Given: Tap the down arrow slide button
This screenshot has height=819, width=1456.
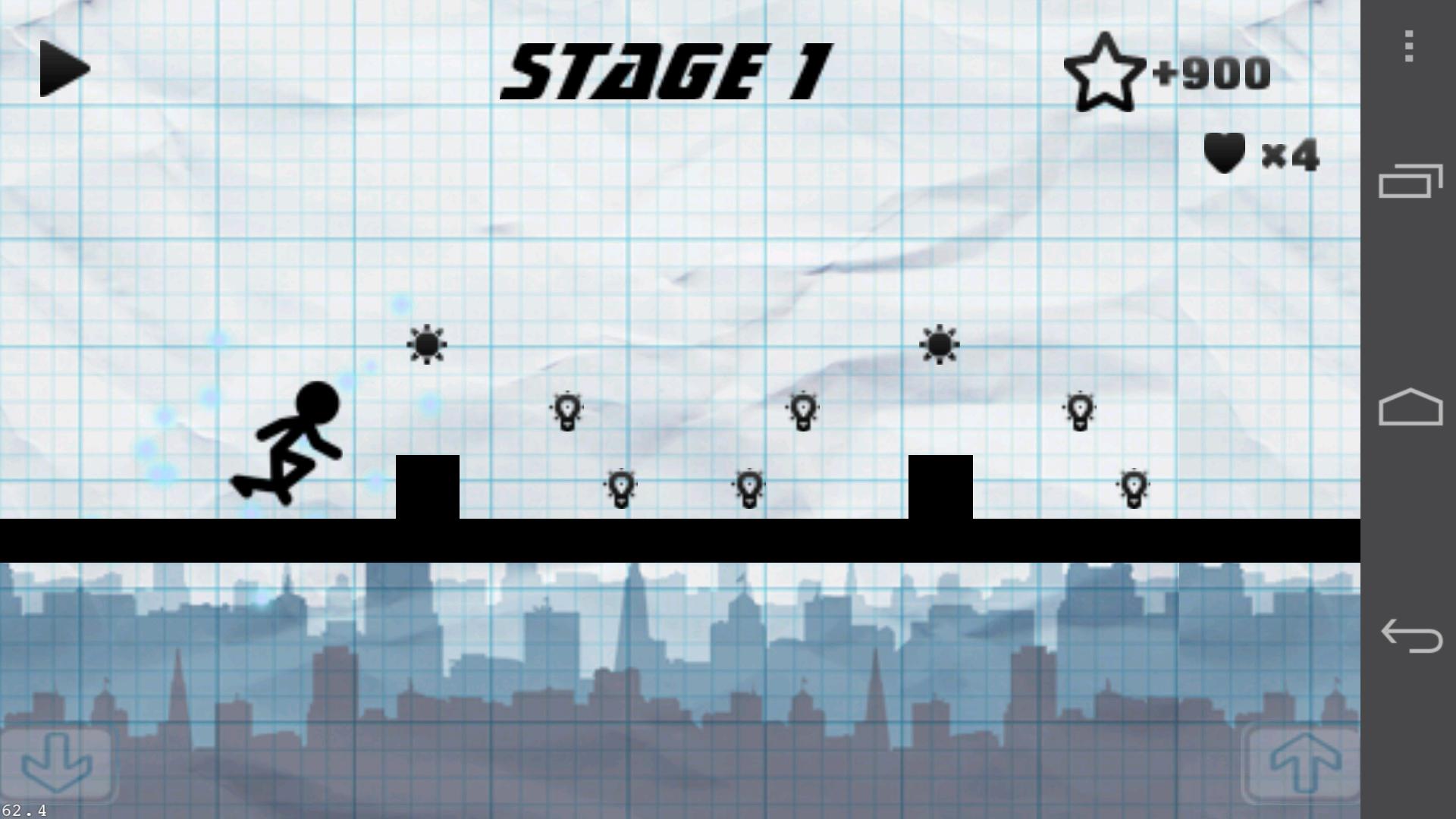Looking at the screenshot, I should [x=58, y=763].
